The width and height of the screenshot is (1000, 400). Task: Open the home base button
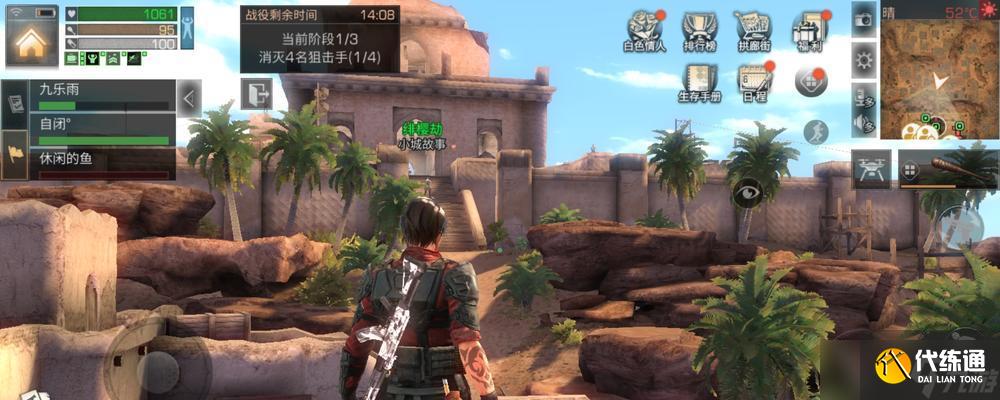click(31, 42)
